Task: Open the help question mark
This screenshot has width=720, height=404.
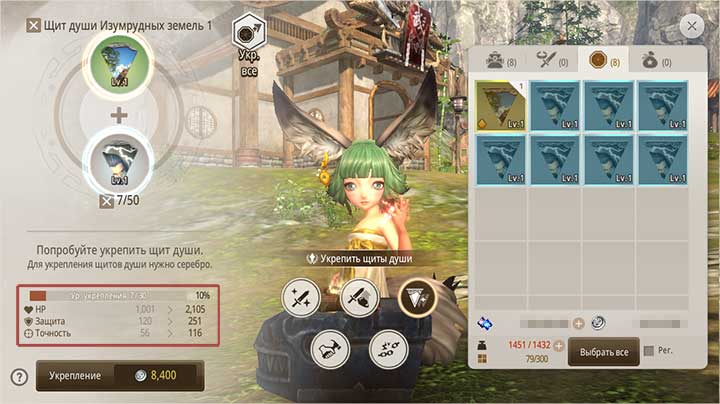Action: coord(18,377)
